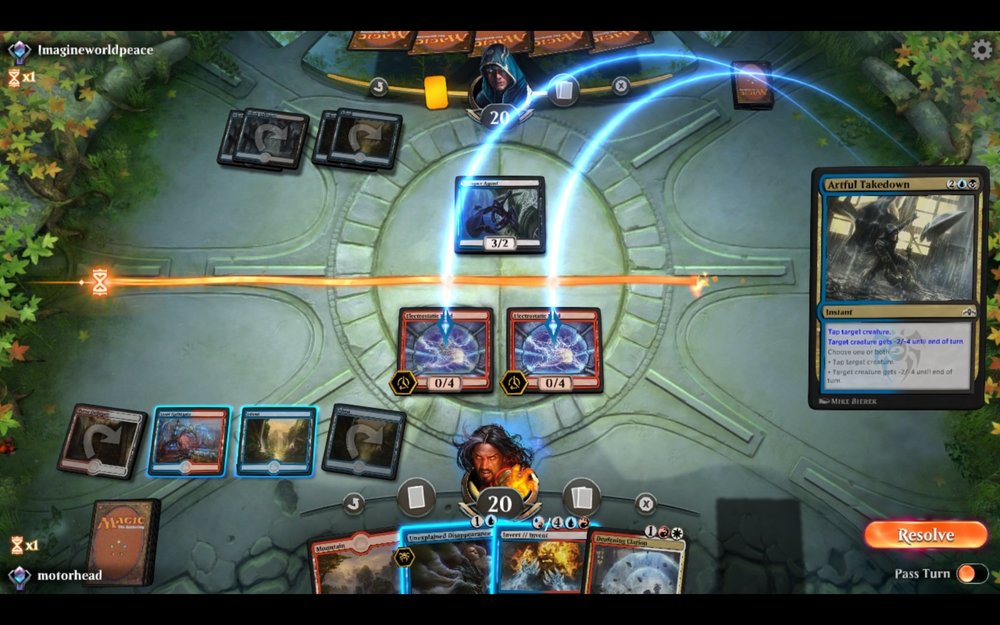
Task: Click the undo arrow beside your avatar
Action: 354,503
